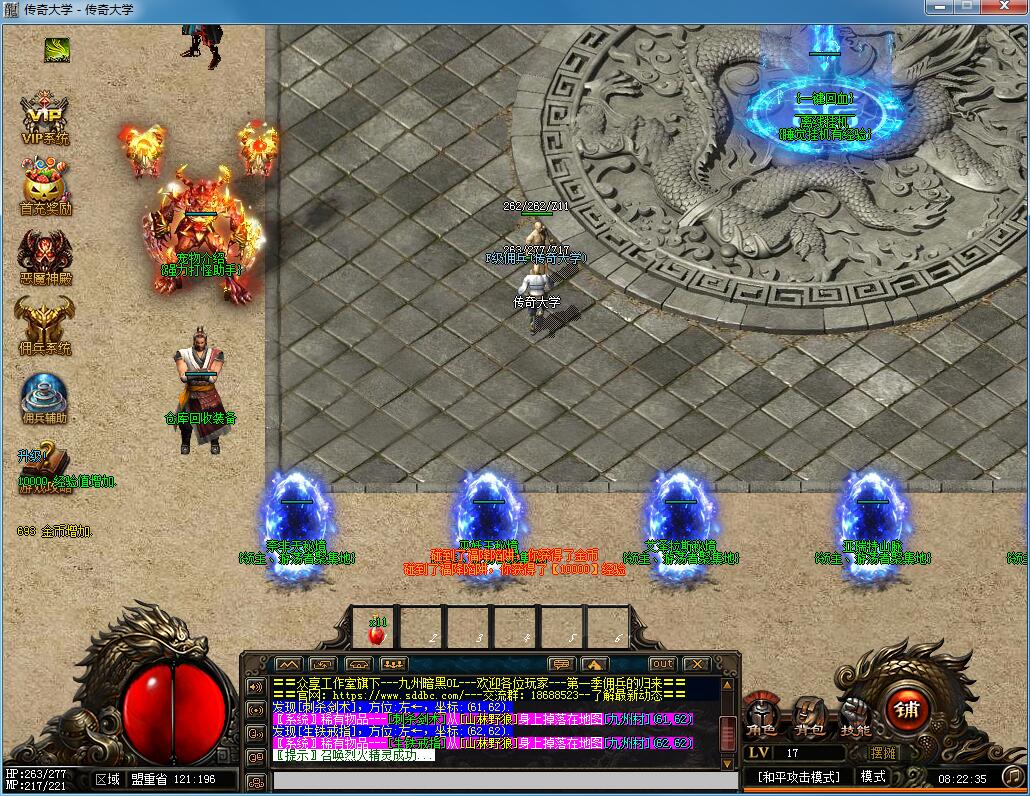Open the 游戏攻略 book icon
Screen dimensions: 1030x796
[x=44, y=462]
